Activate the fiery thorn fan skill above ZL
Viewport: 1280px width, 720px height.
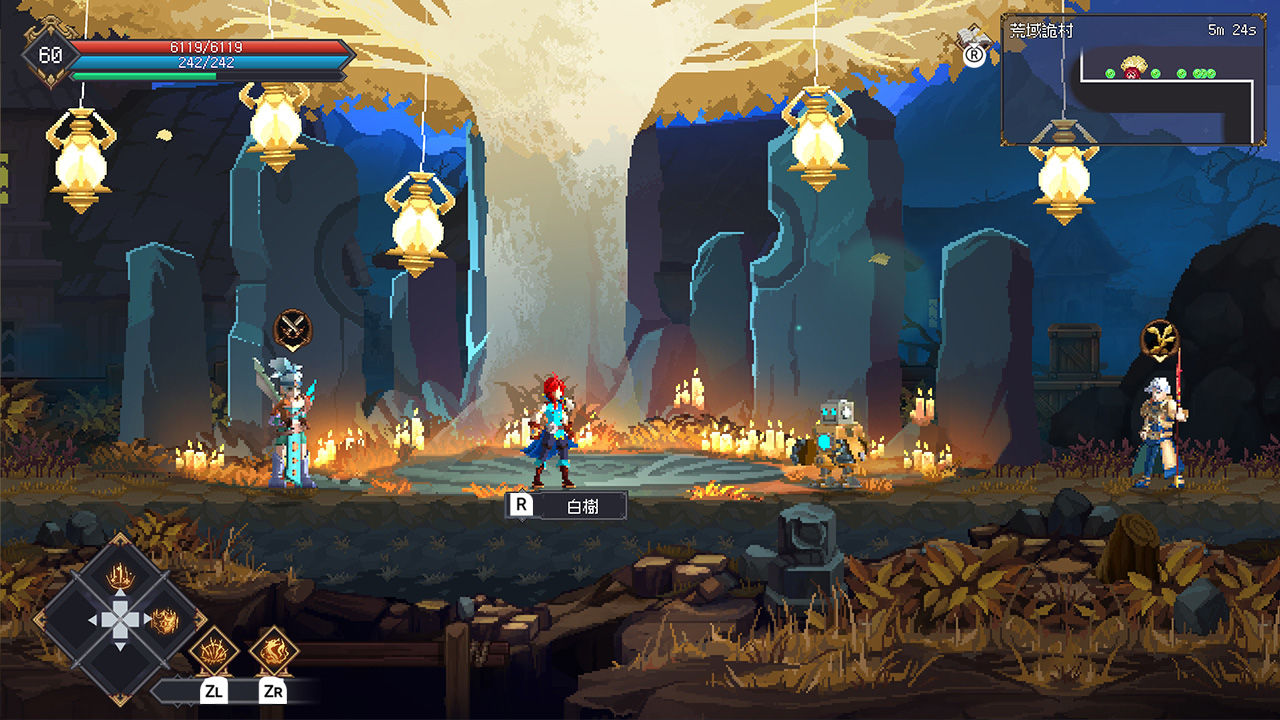(x=213, y=651)
